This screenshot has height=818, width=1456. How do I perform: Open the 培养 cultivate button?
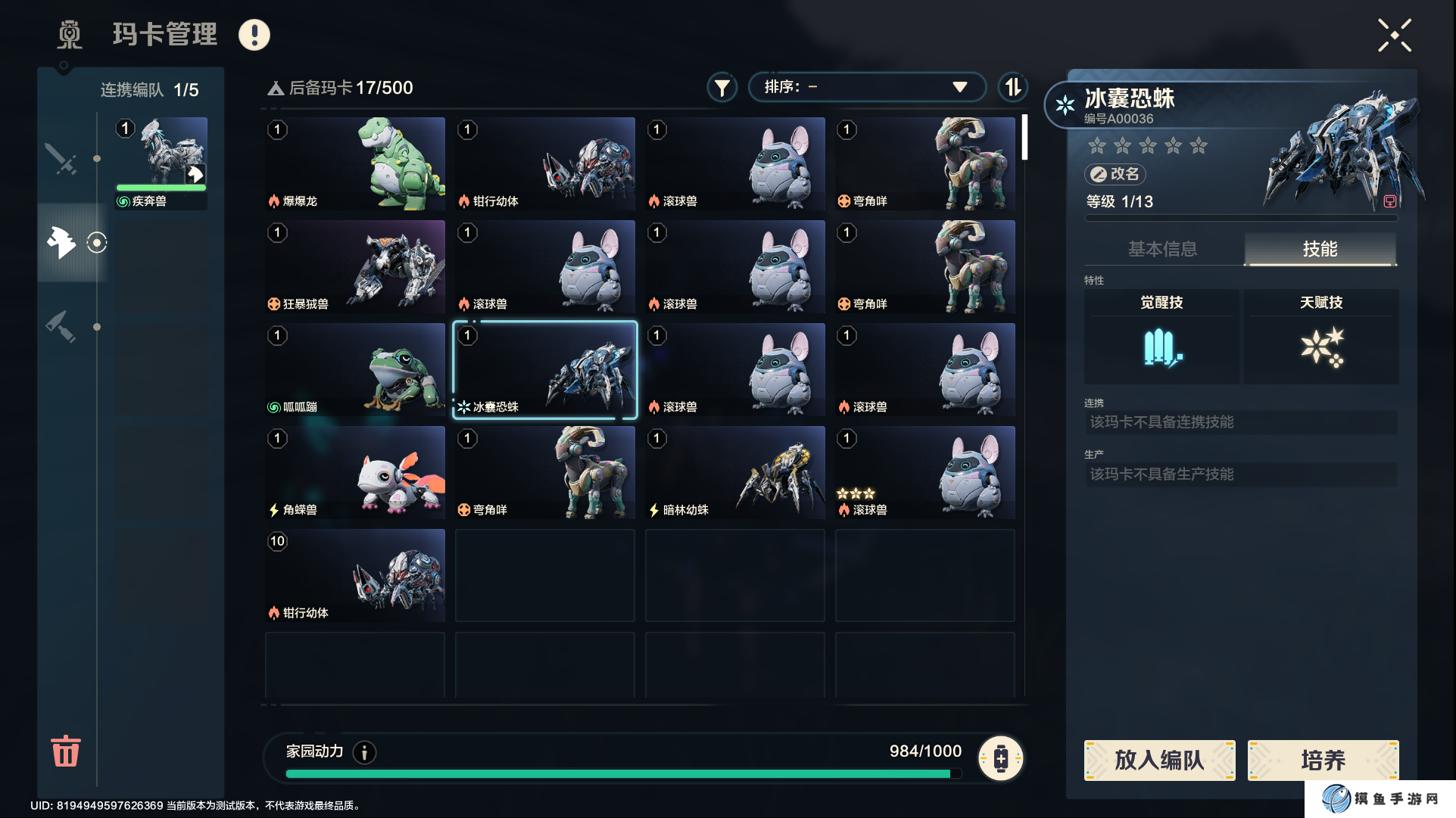pos(1323,760)
